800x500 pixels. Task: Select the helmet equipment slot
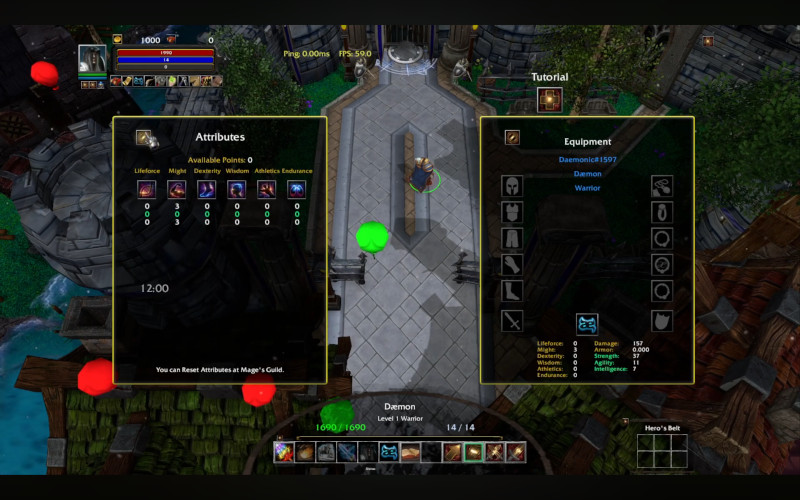[x=512, y=186]
